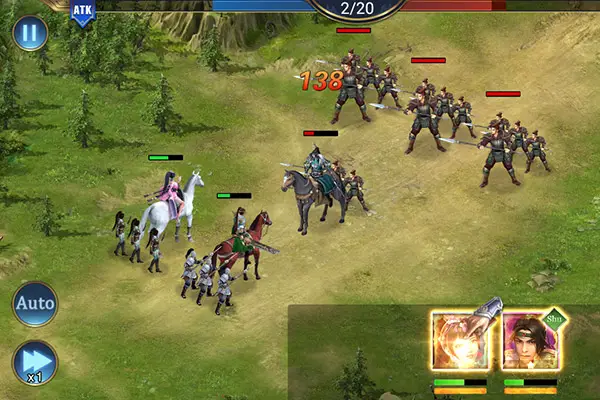Select the dark-haired Shu hero portrait
600x400 pixels.
pyautogui.click(x=530, y=342)
